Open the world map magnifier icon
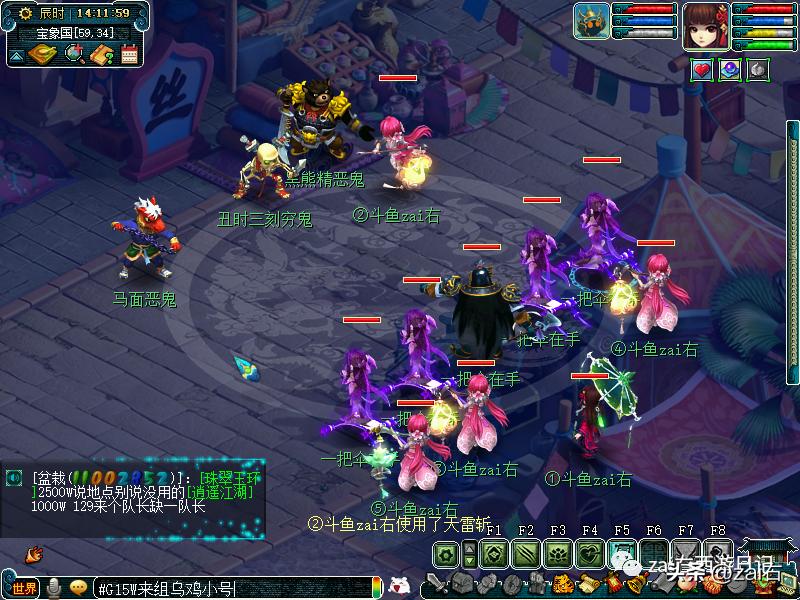 pos(75,54)
